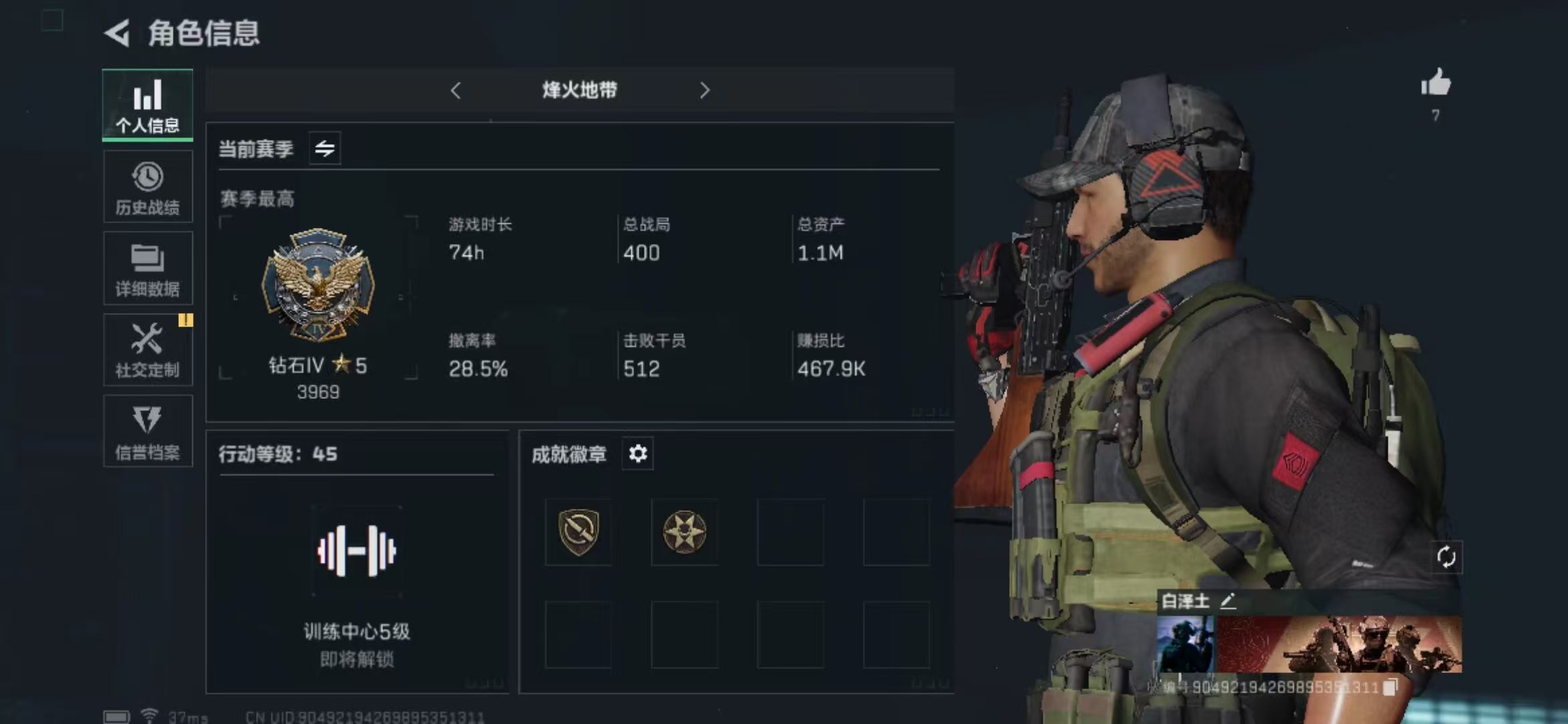1568x724 pixels.
Task: Open achievement badge settings gear
Action: click(x=637, y=454)
